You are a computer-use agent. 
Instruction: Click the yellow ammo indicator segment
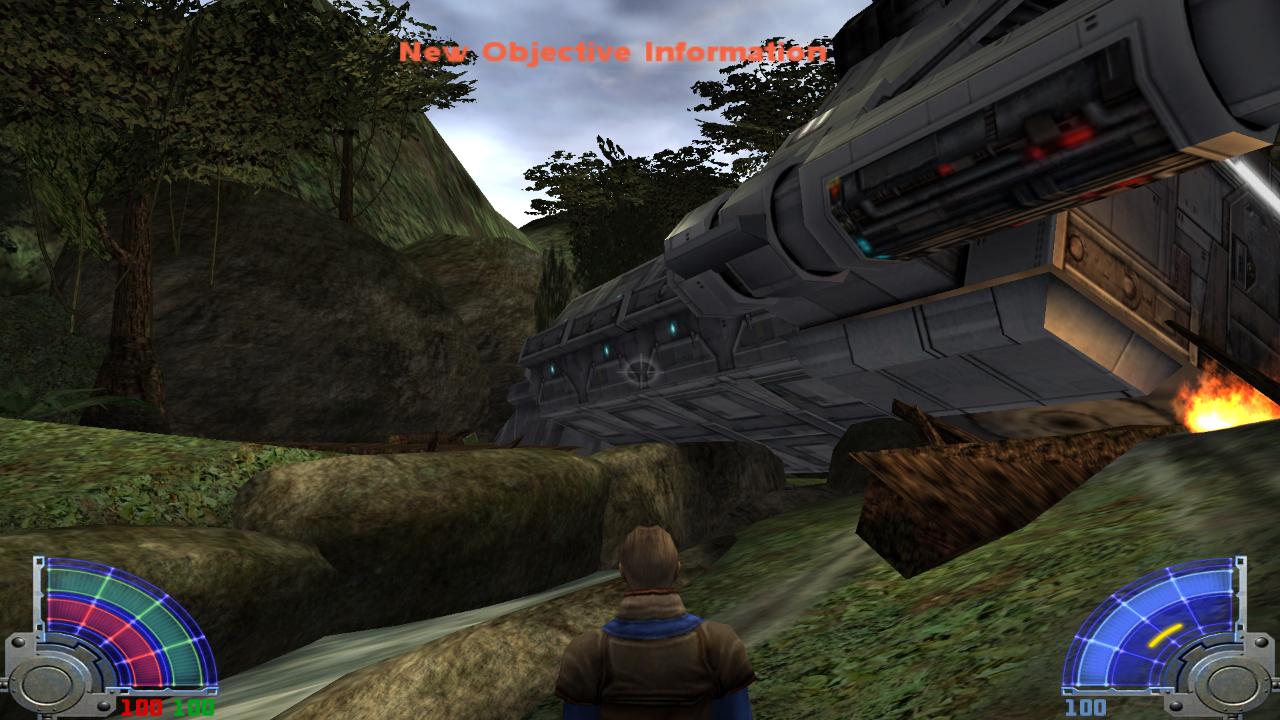pos(1166,635)
